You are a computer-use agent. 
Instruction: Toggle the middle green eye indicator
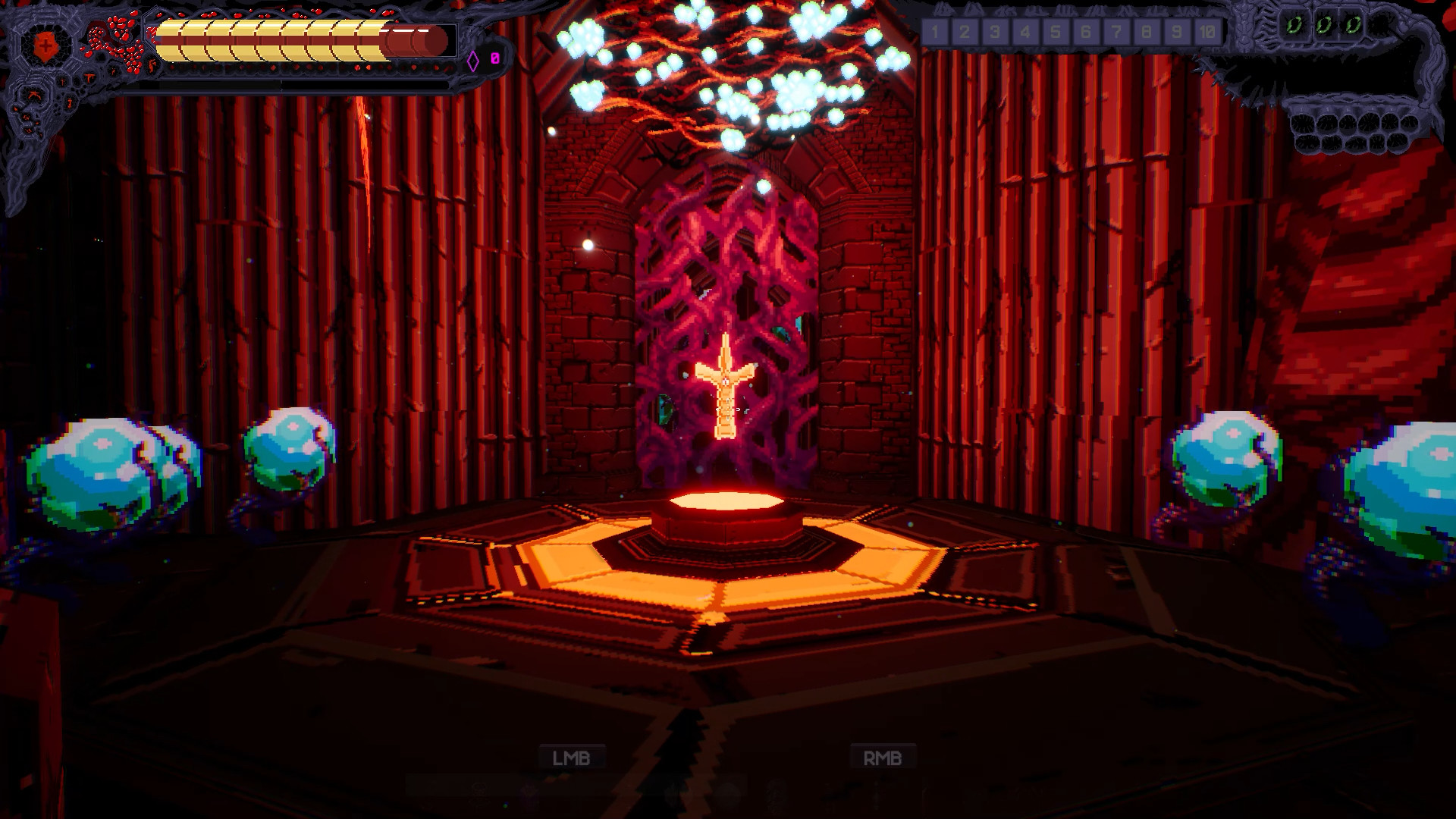pos(1324,24)
